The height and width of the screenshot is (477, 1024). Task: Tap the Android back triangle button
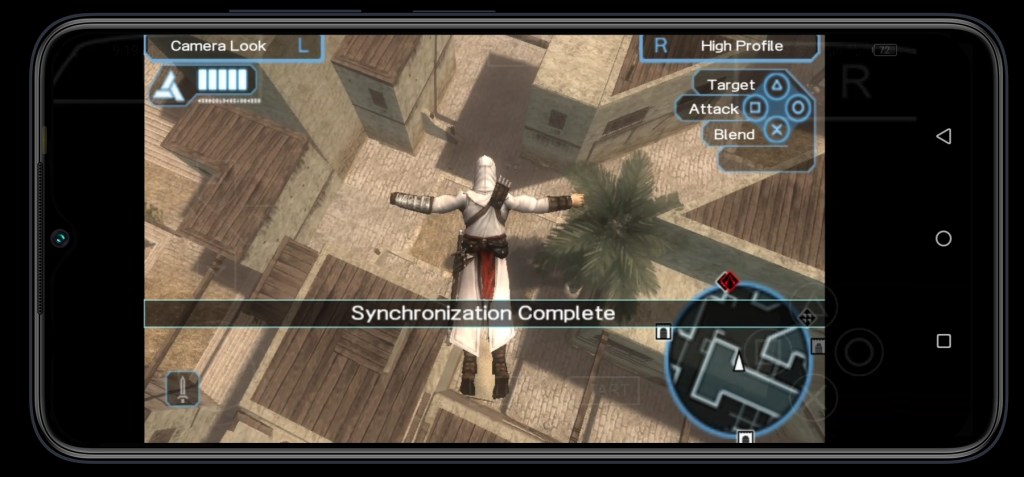coord(943,136)
